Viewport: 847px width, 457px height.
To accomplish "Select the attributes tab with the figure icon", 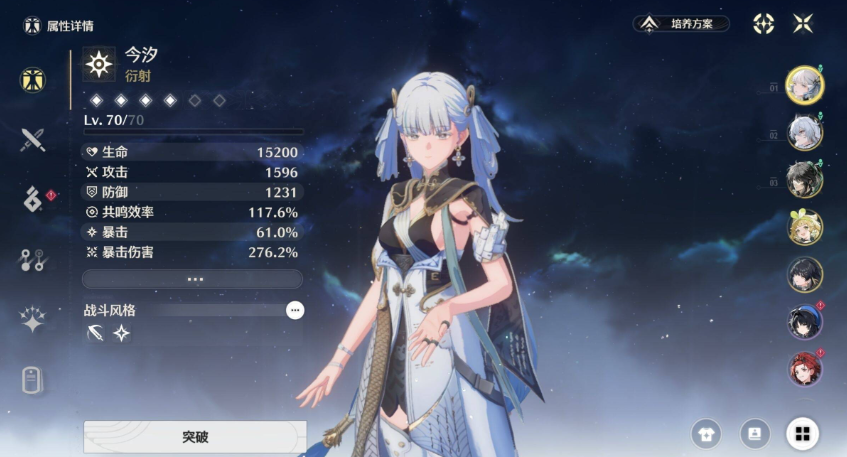I will click(x=33, y=80).
